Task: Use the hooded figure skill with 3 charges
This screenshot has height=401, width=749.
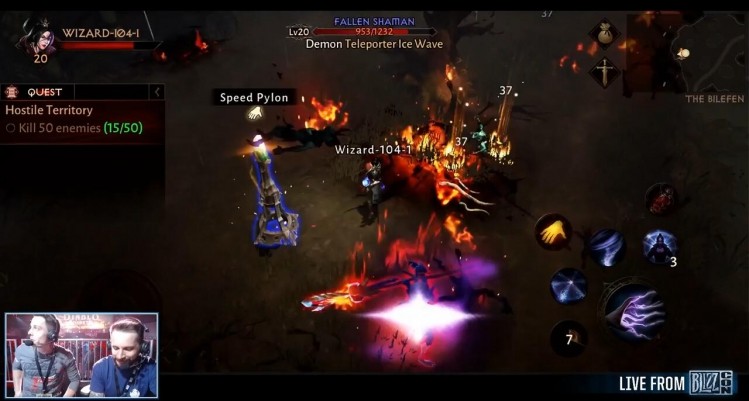Action: (x=659, y=245)
